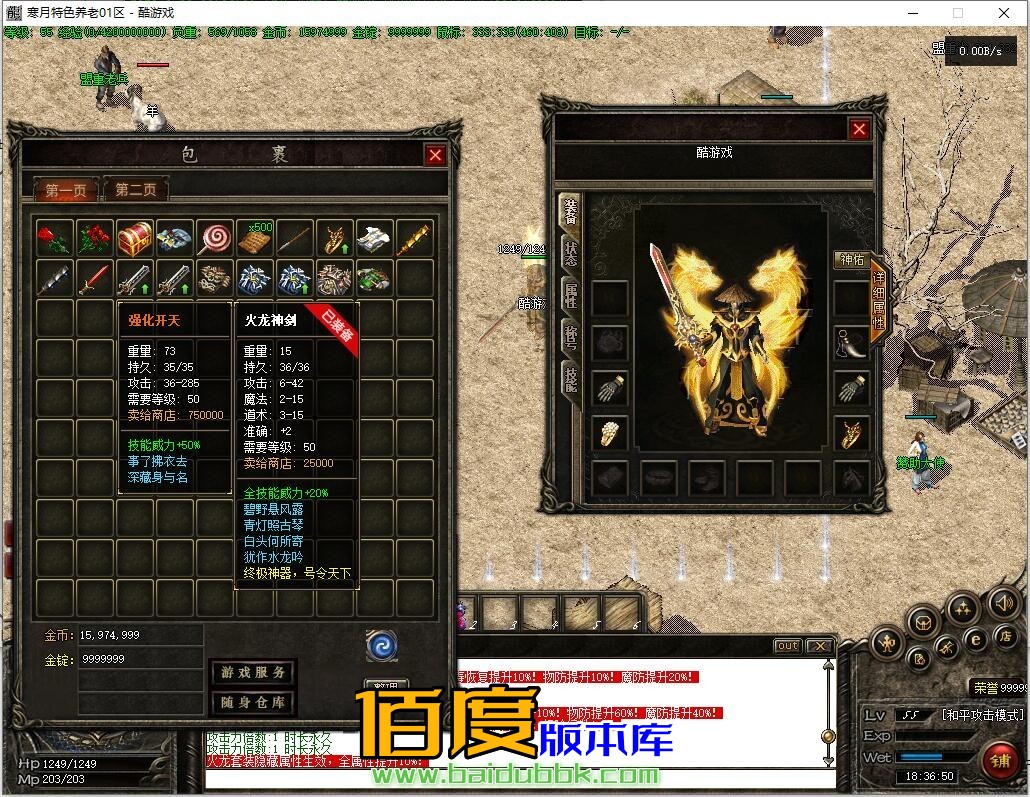Close the game window
1030x797 pixels.
1005,14
